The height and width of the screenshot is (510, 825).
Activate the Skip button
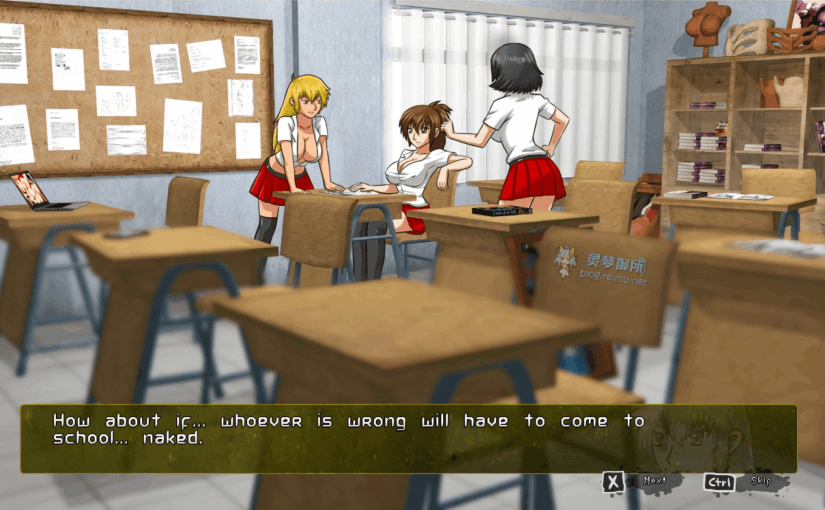742,482
